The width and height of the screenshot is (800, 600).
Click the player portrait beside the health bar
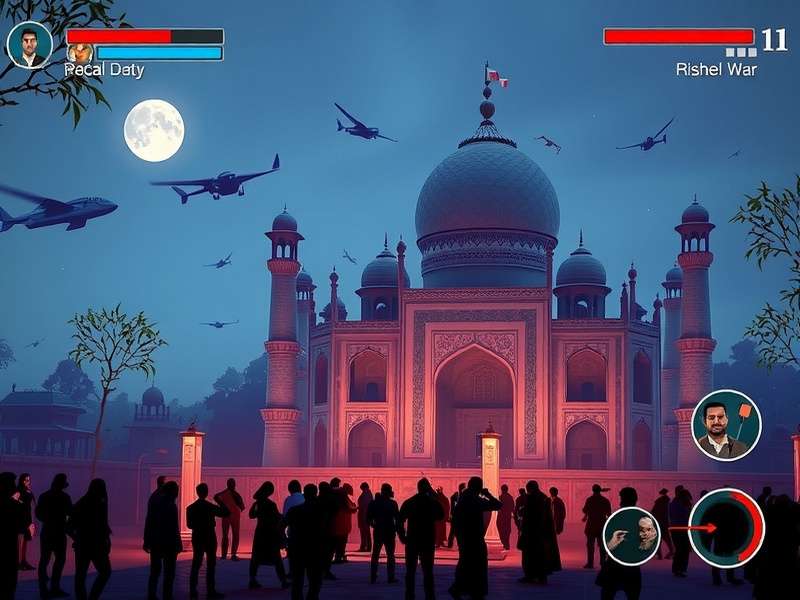pyautogui.click(x=29, y=45)
